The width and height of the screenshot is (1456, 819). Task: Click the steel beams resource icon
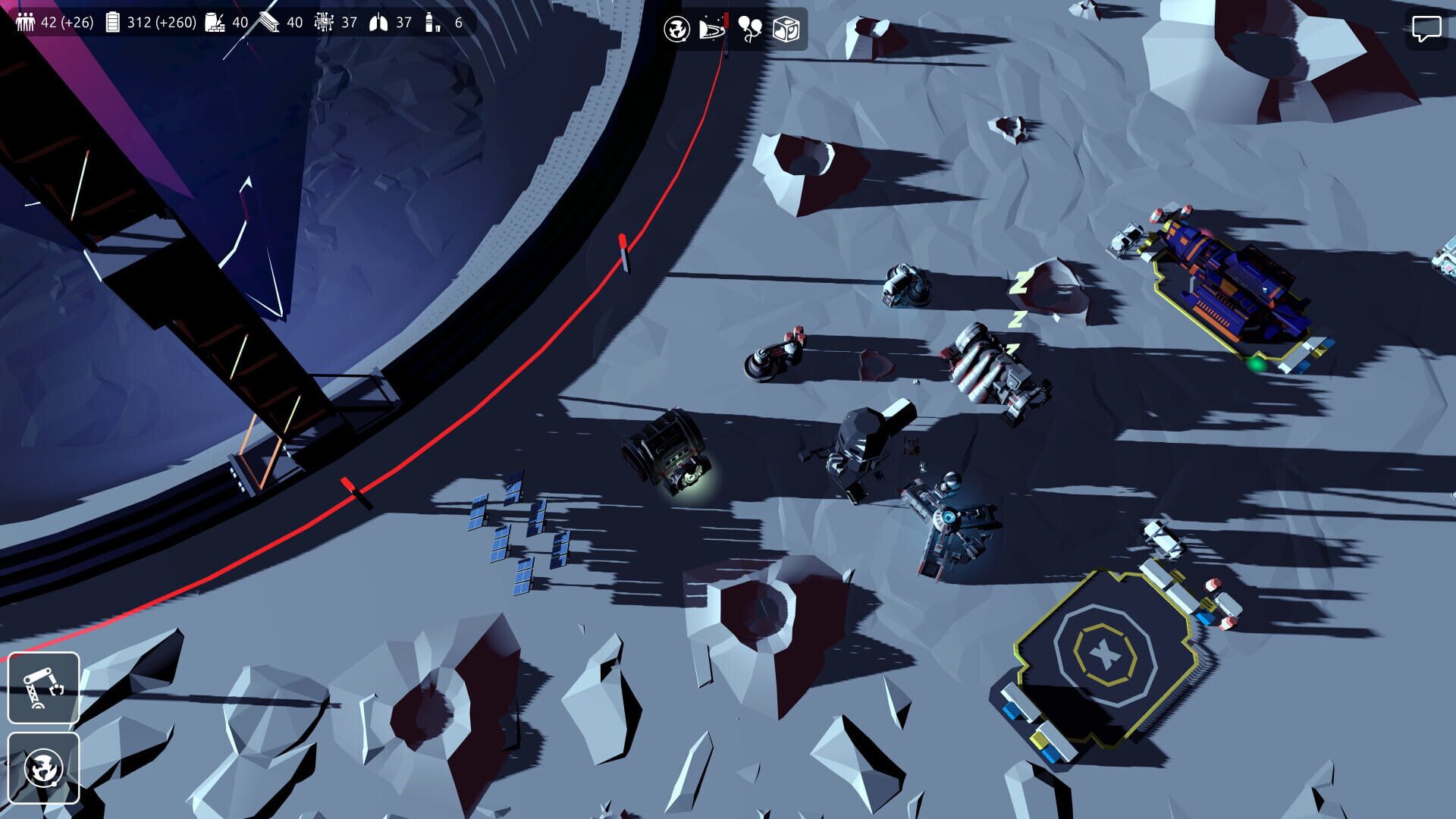(x=267, y=21)
